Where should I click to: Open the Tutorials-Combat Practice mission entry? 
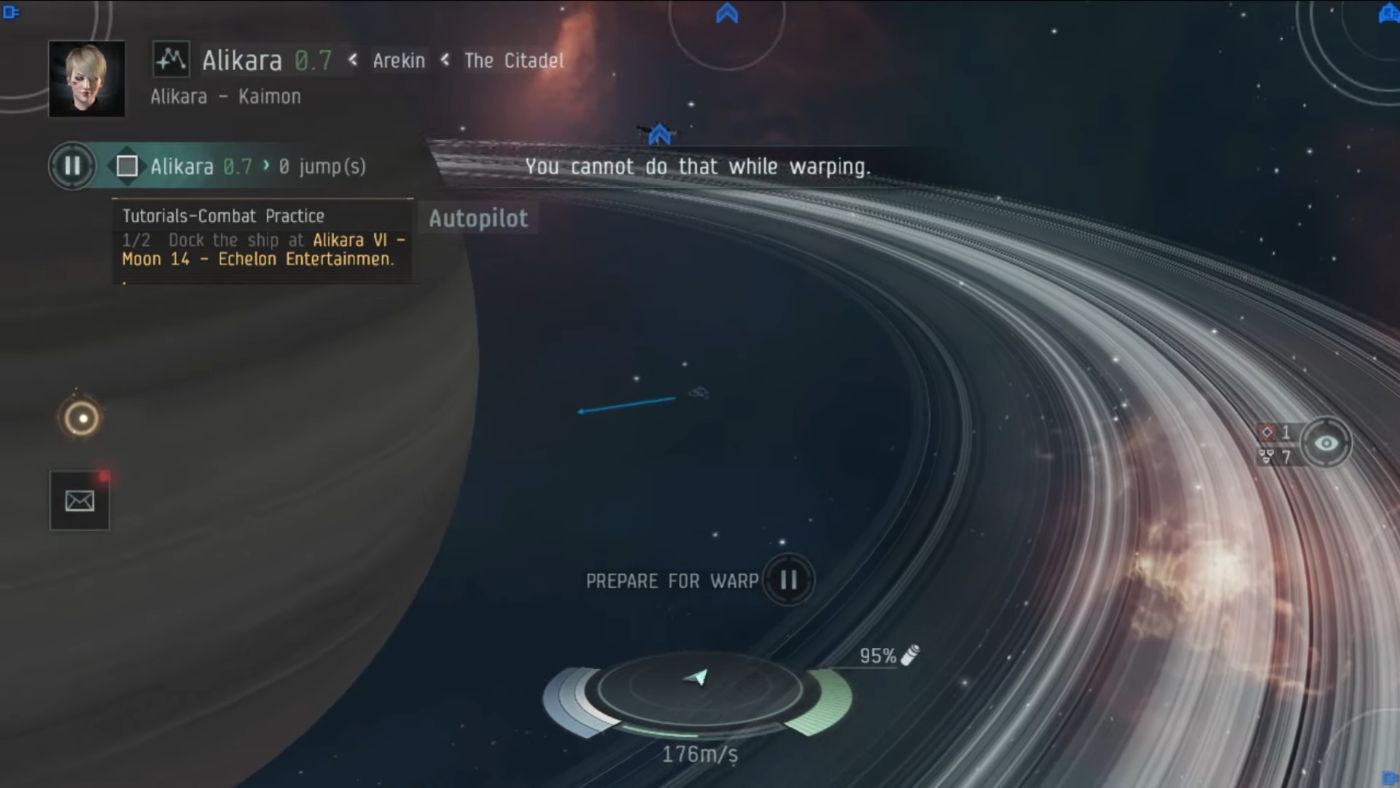(x=222, y=216)
